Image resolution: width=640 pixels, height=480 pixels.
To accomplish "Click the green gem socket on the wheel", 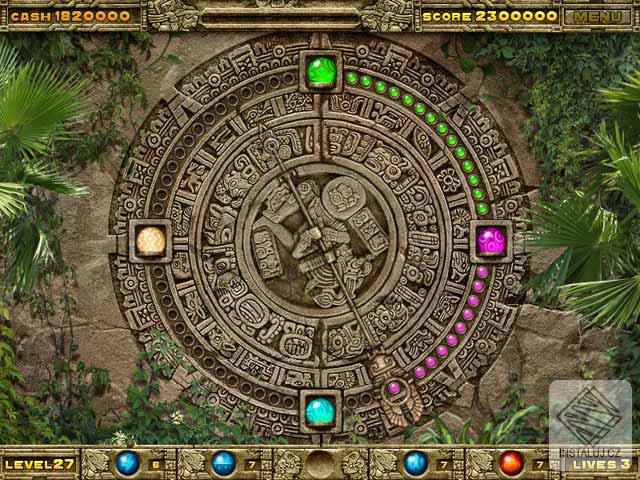I will click(321, 71).
